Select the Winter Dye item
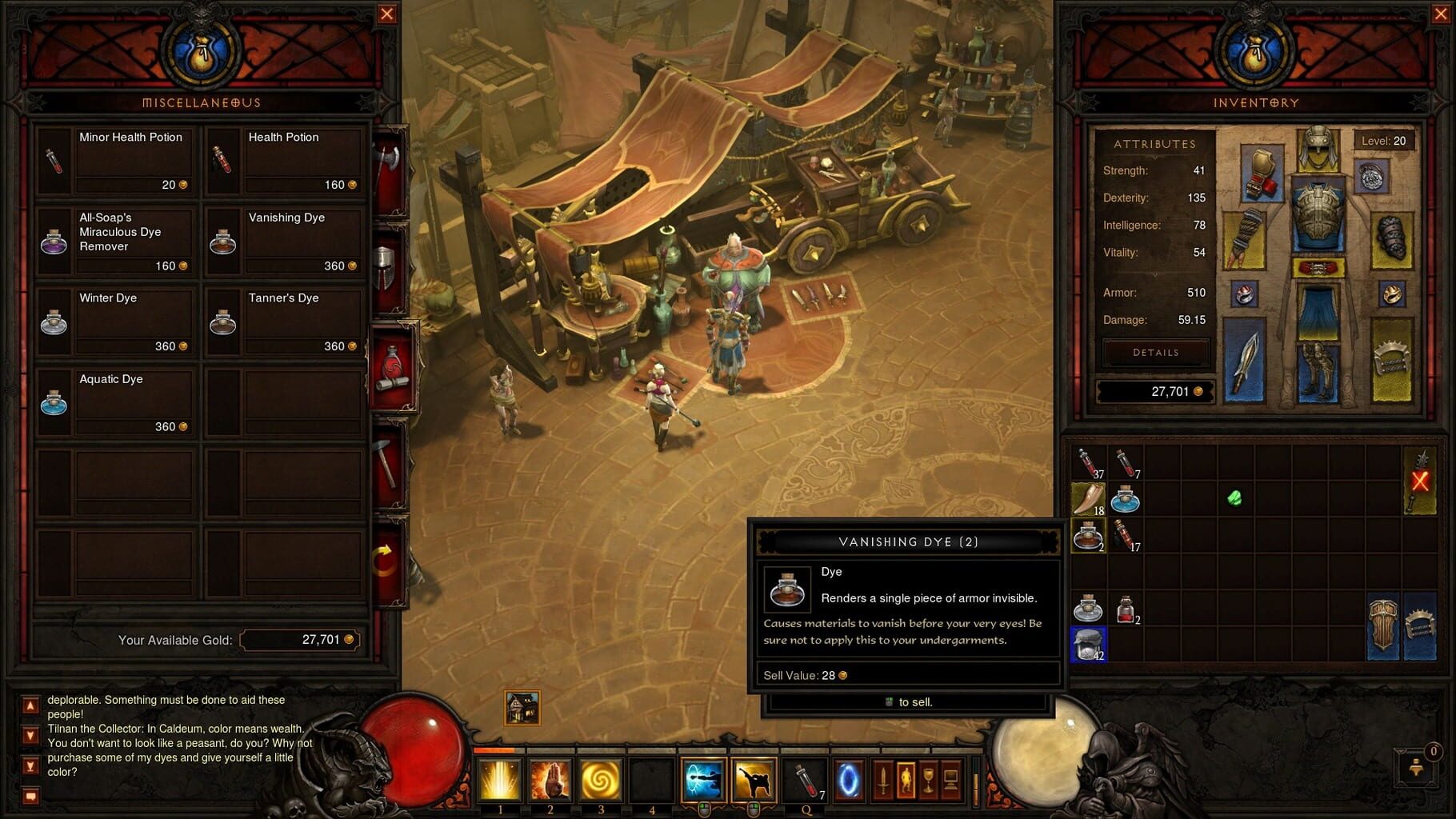The image size is (1456, 819). click(x=116, y=320)
